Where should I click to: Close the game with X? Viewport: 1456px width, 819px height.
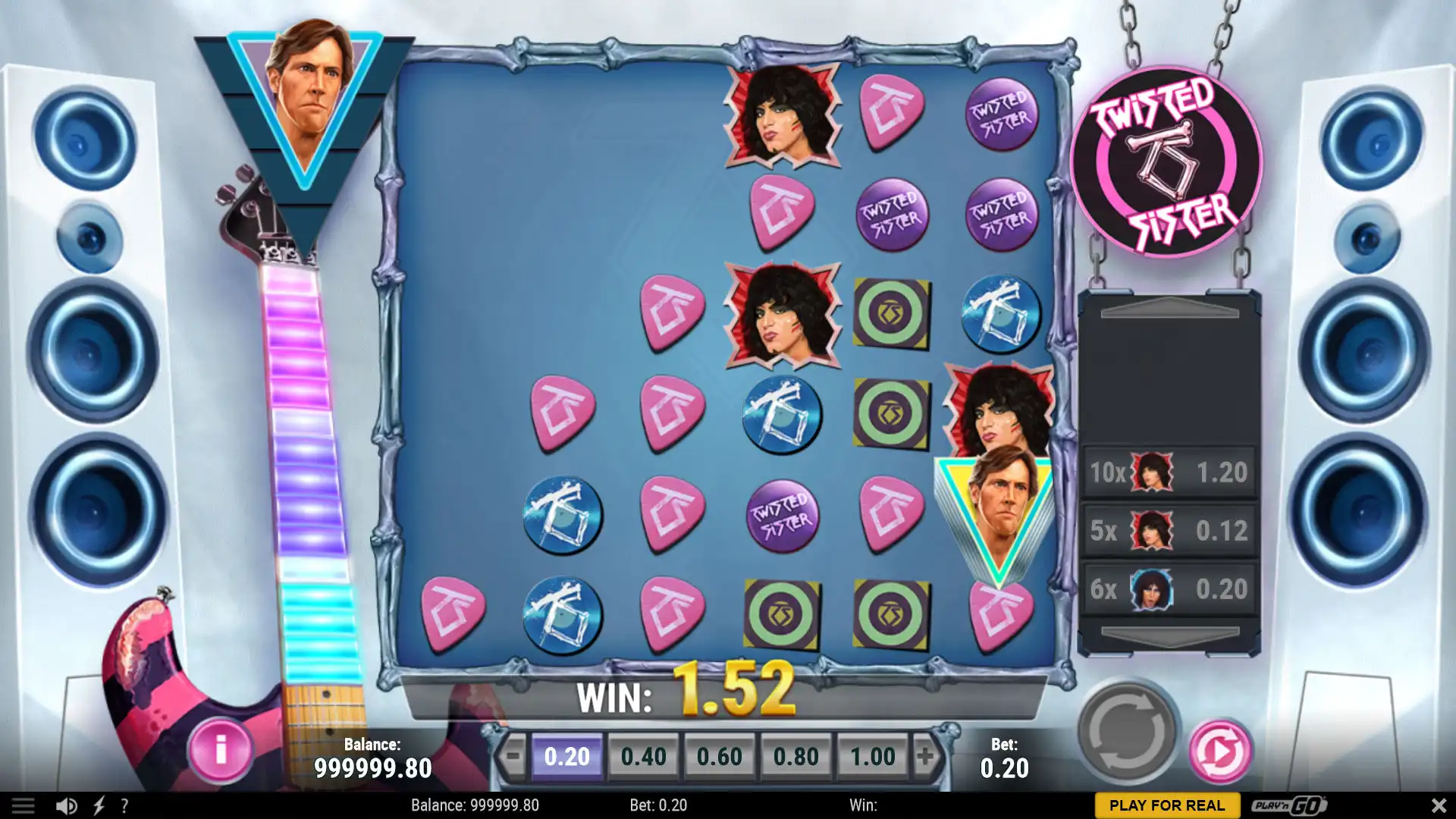pyautogui.click(x=1438, y=805)
